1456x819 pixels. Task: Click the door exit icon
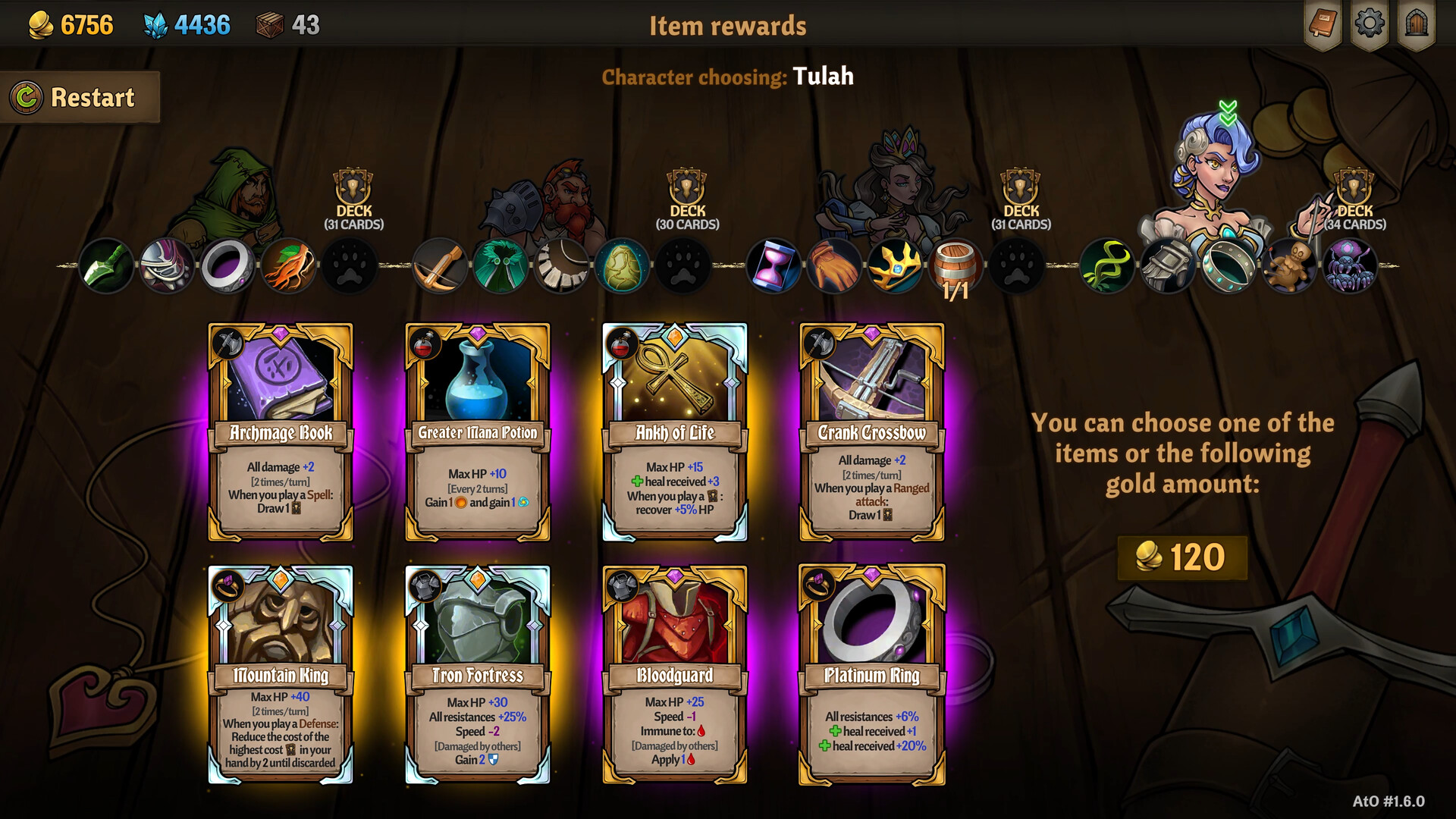point(1416,24)
